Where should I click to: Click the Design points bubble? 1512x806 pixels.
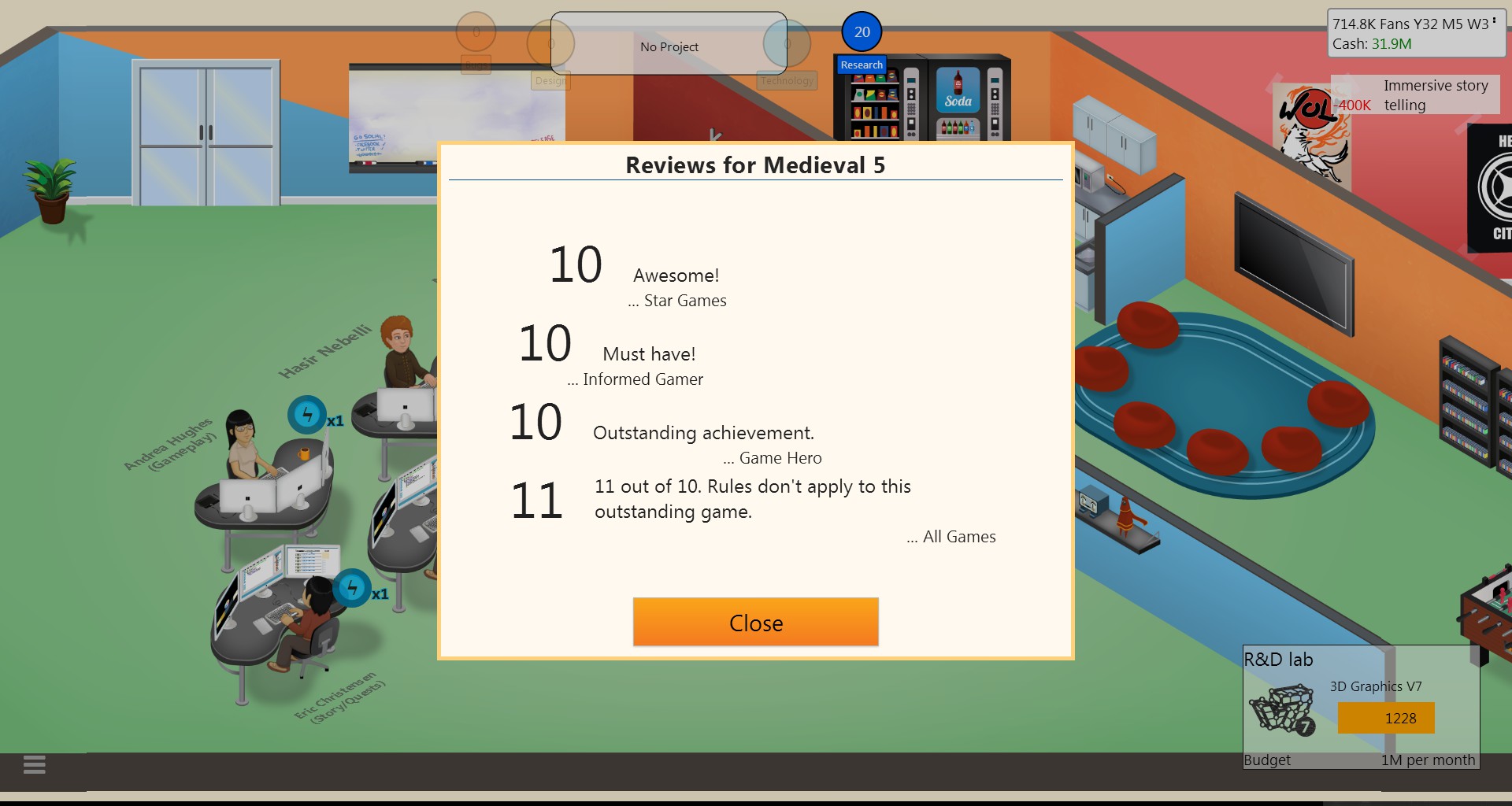552,43
